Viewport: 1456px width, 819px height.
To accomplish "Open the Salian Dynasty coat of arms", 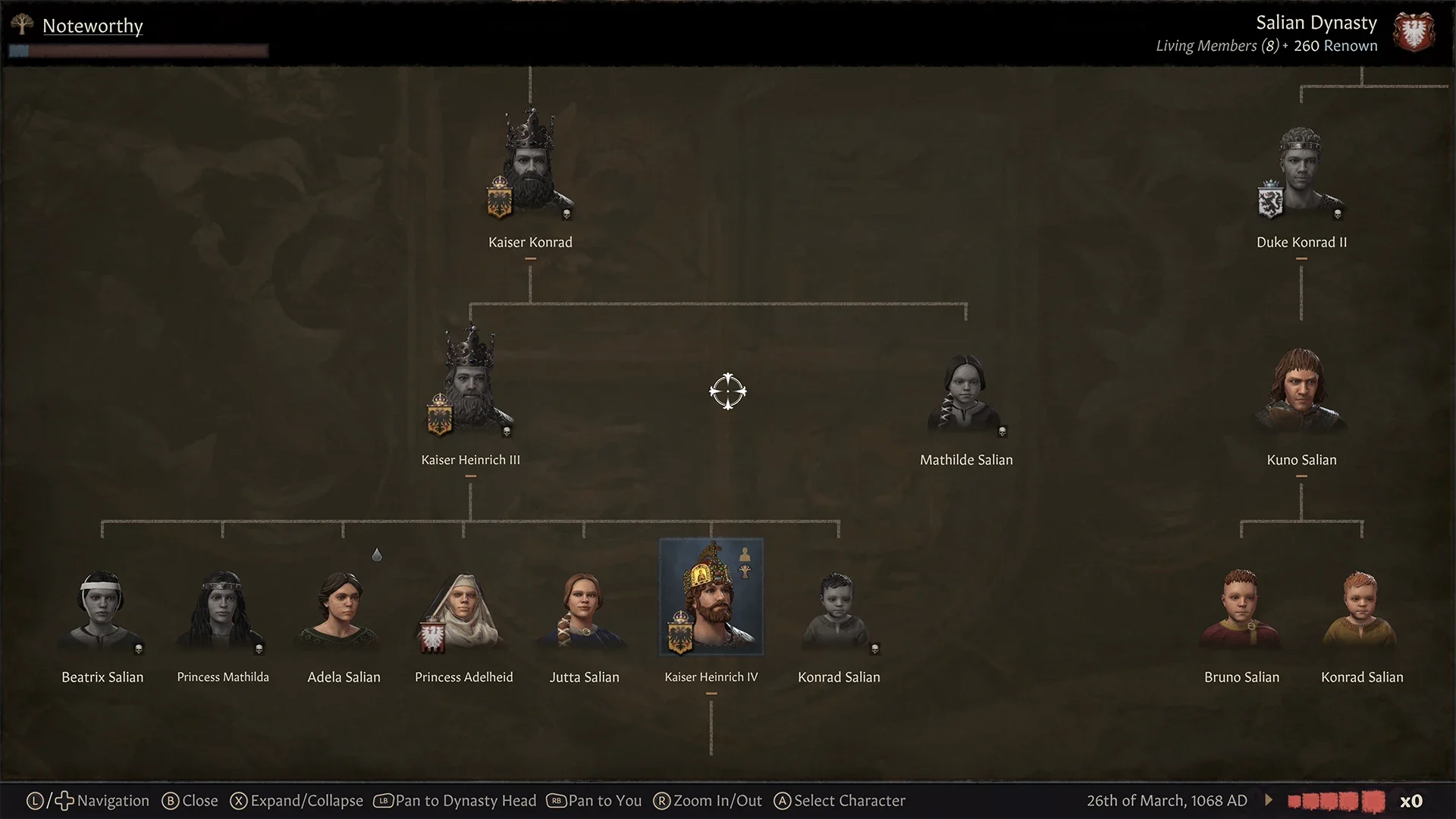I will coord(1415,32).
